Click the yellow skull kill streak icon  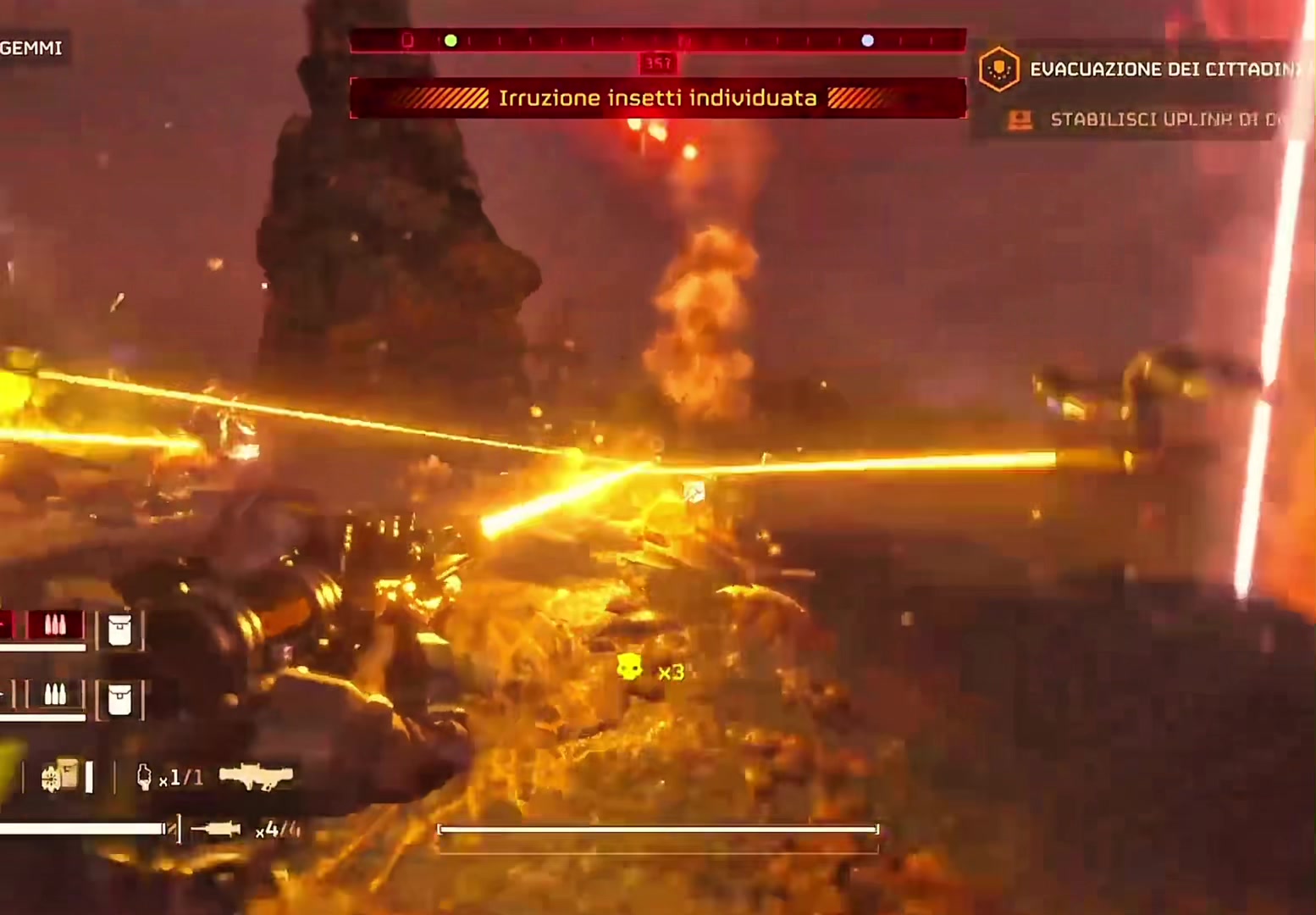pyautogui.click(x=629, y=668)
